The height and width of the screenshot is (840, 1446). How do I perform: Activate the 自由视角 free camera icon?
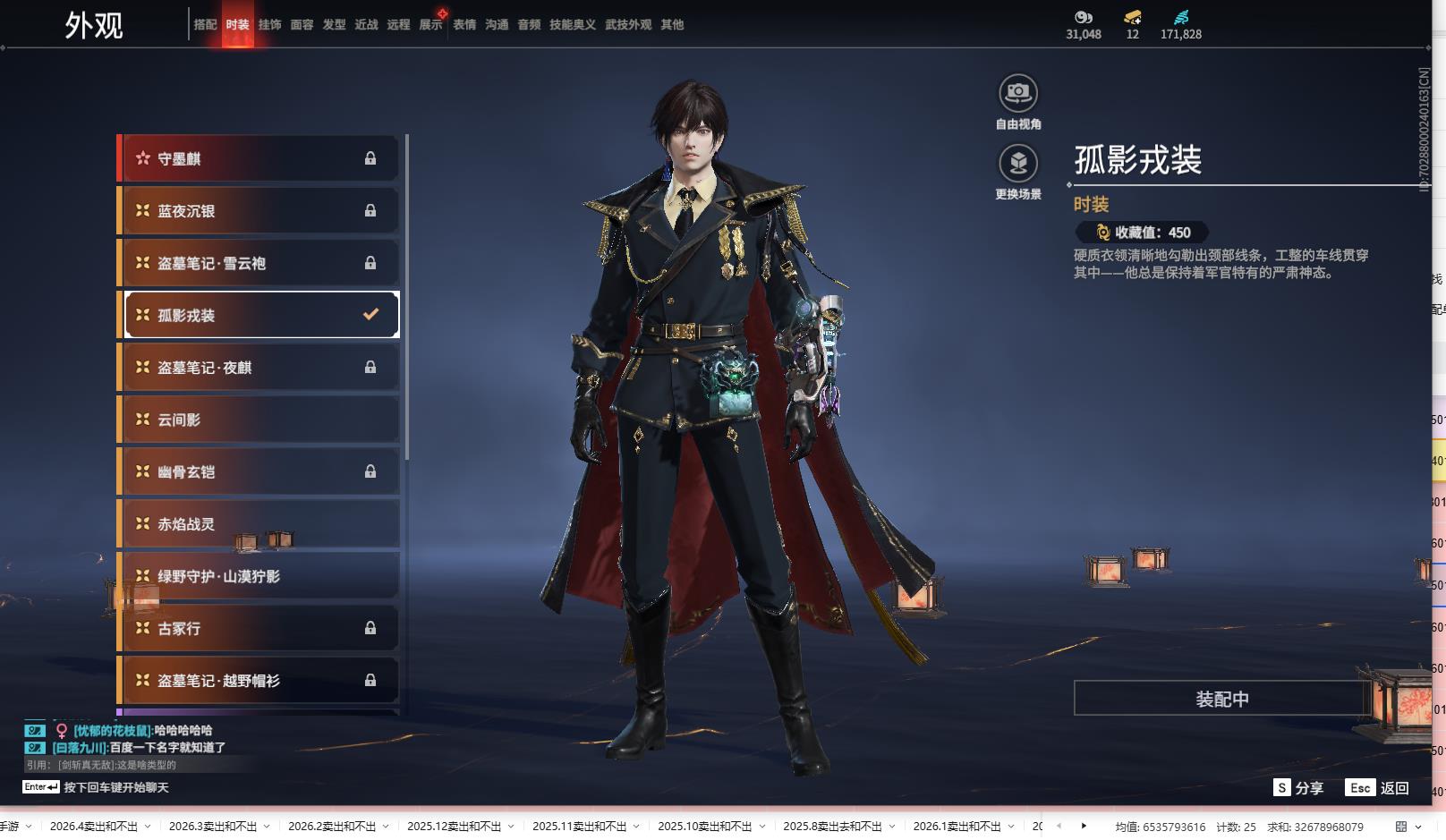click(1017, 94)
